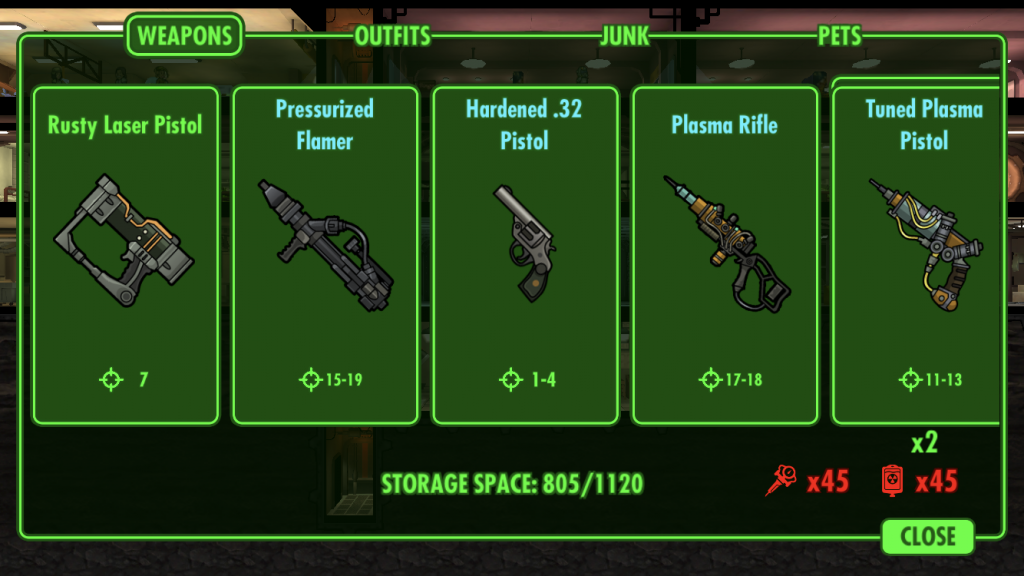Viewport: 1024px width, 576px height.
Task: Switch to the Pets tab
Action: coord(839,37)
